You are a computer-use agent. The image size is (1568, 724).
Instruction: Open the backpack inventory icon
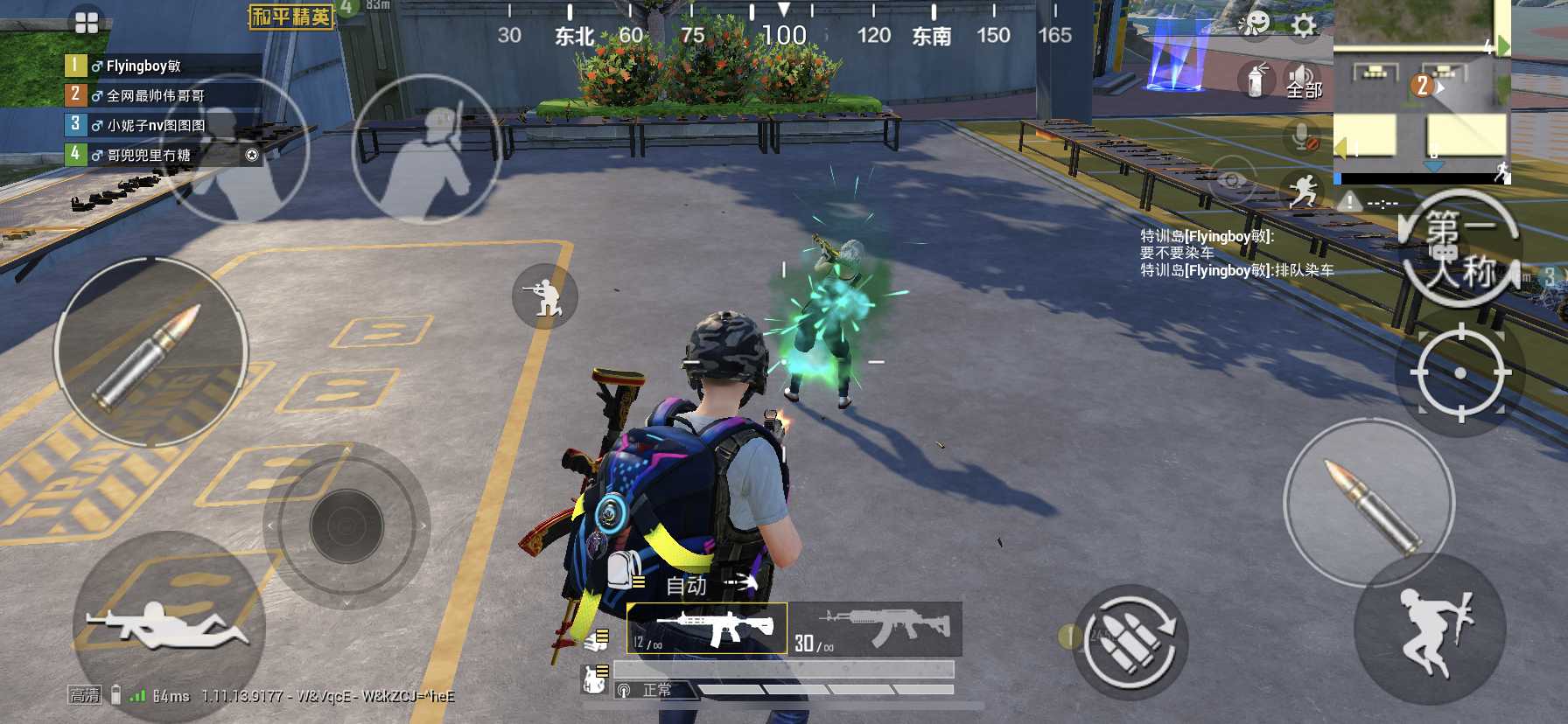click(624, 570)
